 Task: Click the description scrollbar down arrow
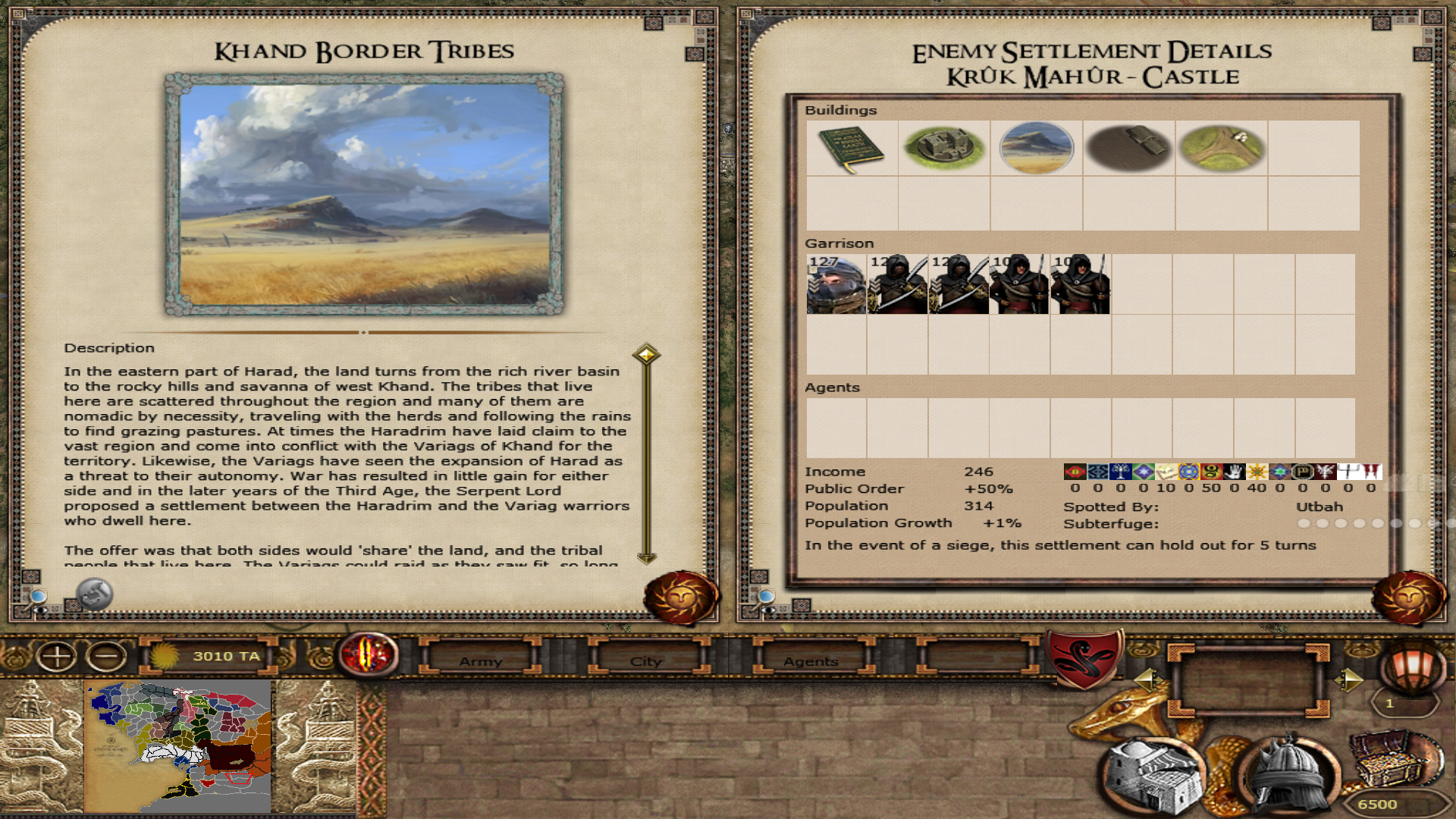tap(646, 558)
